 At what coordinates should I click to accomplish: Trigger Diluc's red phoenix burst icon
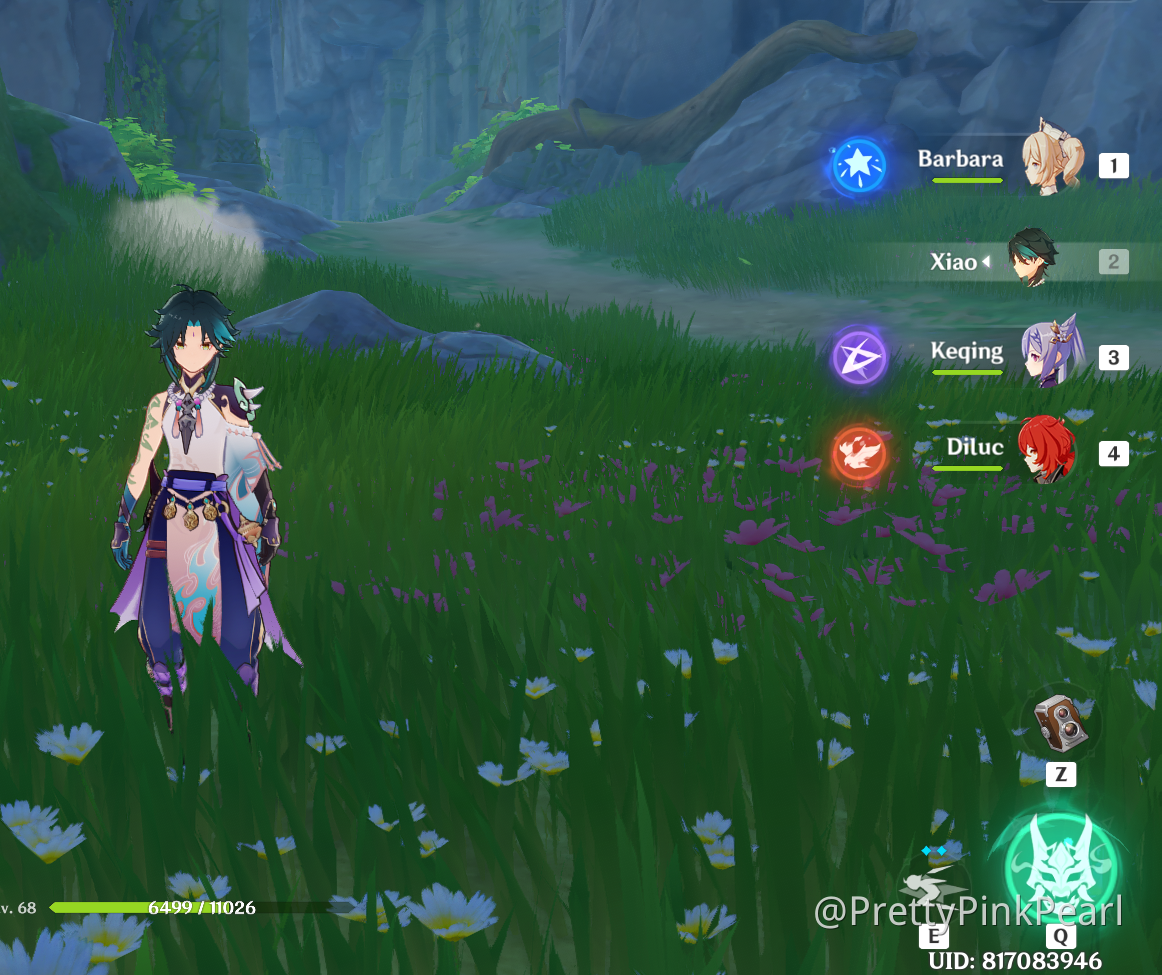click(859, 452)
